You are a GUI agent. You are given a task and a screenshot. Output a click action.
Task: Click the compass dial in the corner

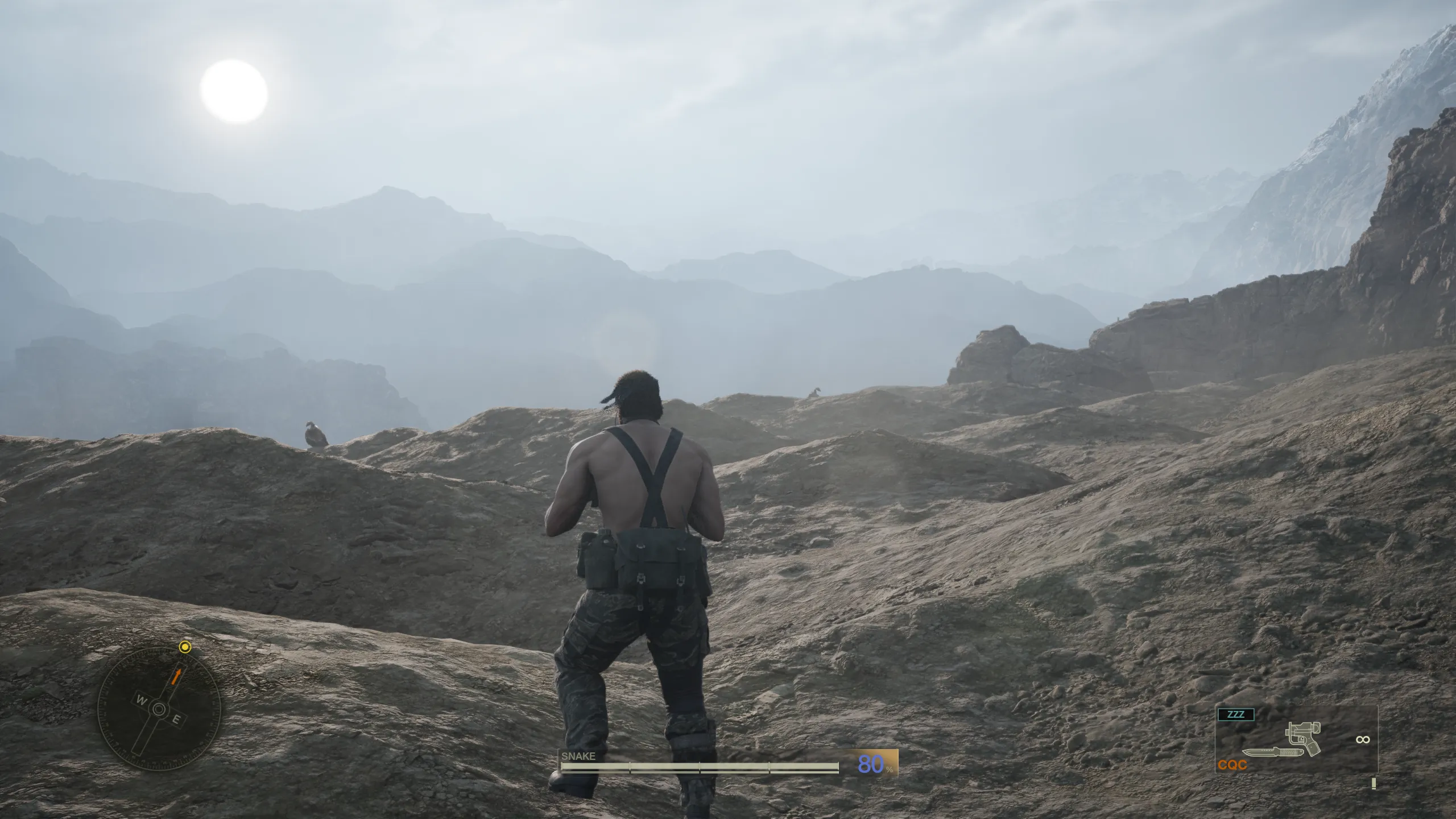(x=159, y=708)
